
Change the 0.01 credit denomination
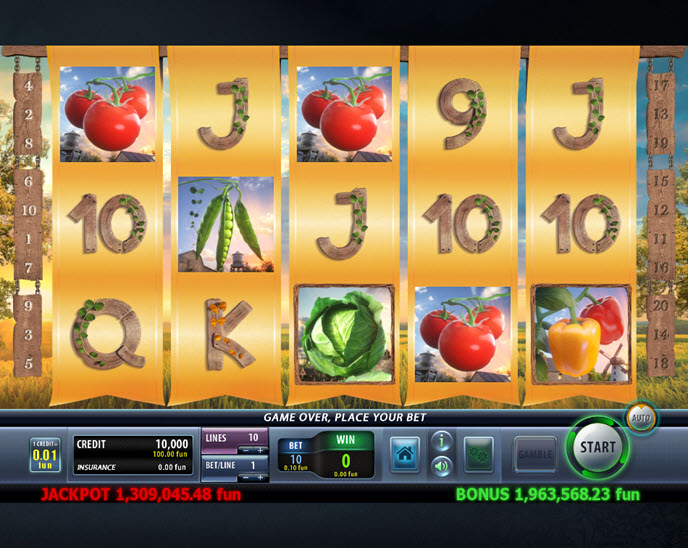point(44,455)
